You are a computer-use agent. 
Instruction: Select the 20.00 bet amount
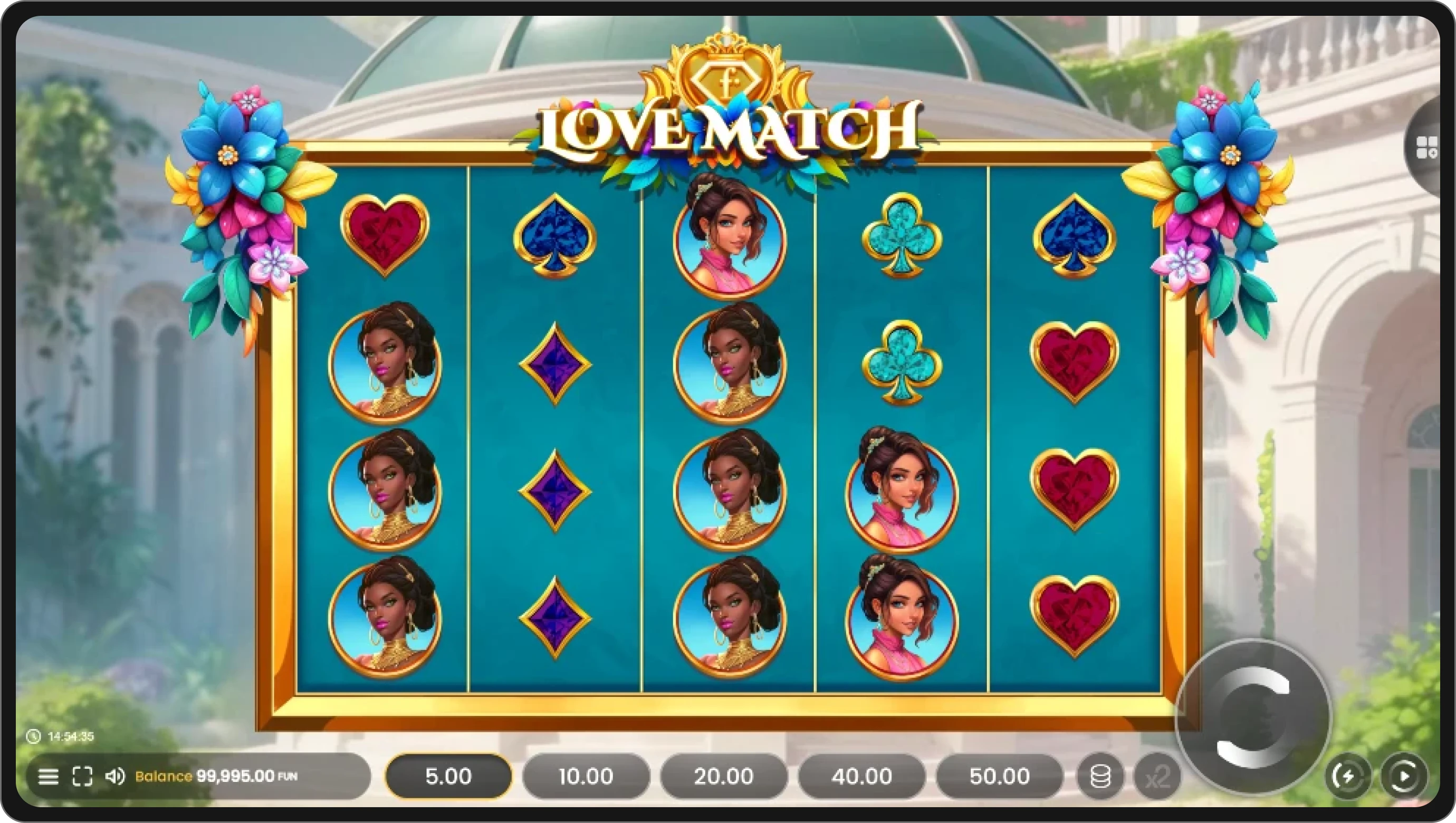723,776
